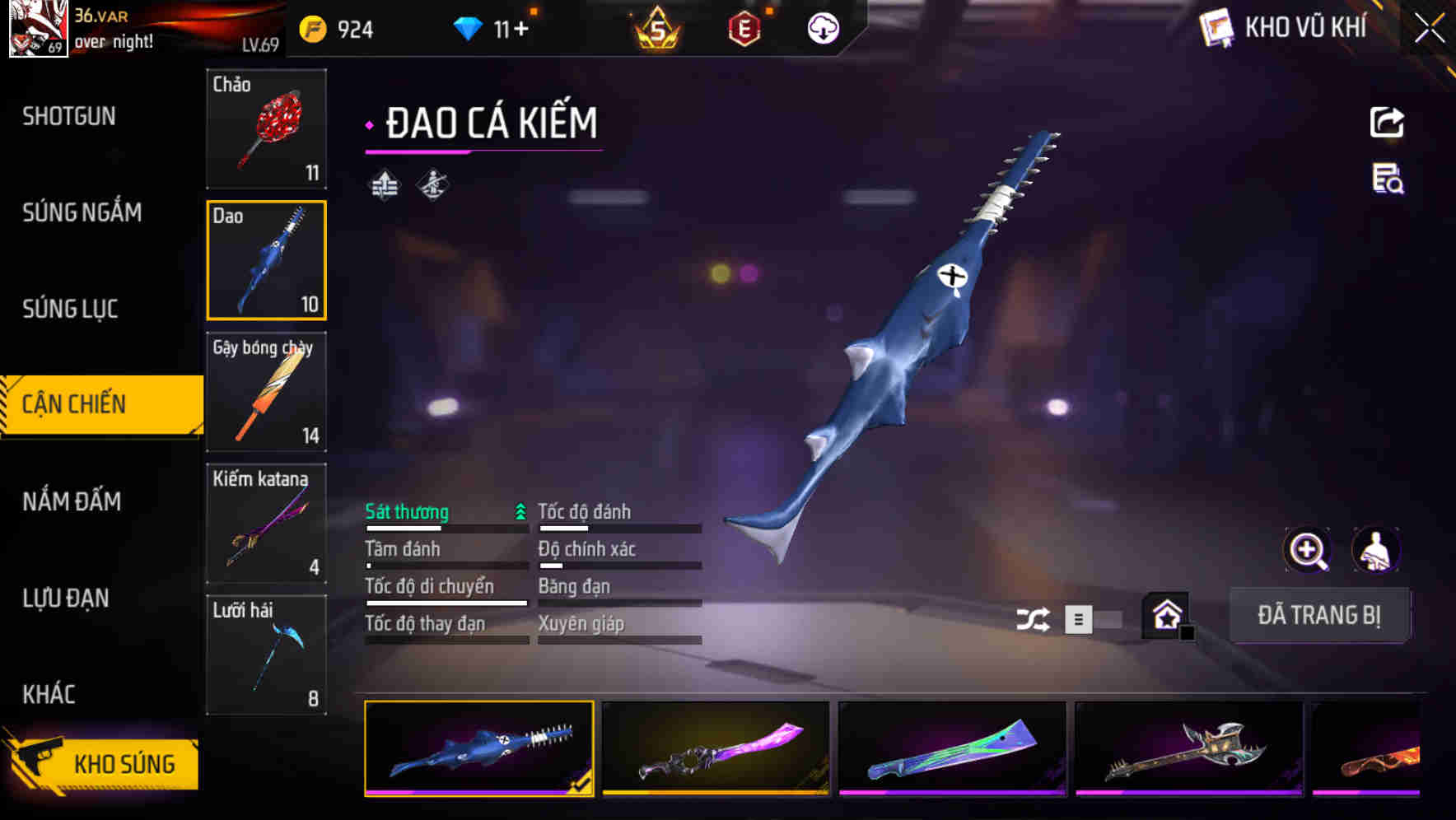The height and width of the screenshot is (820, 1456).
Task: Select the purple katana skin thumbnail
Action: point(715,750)
